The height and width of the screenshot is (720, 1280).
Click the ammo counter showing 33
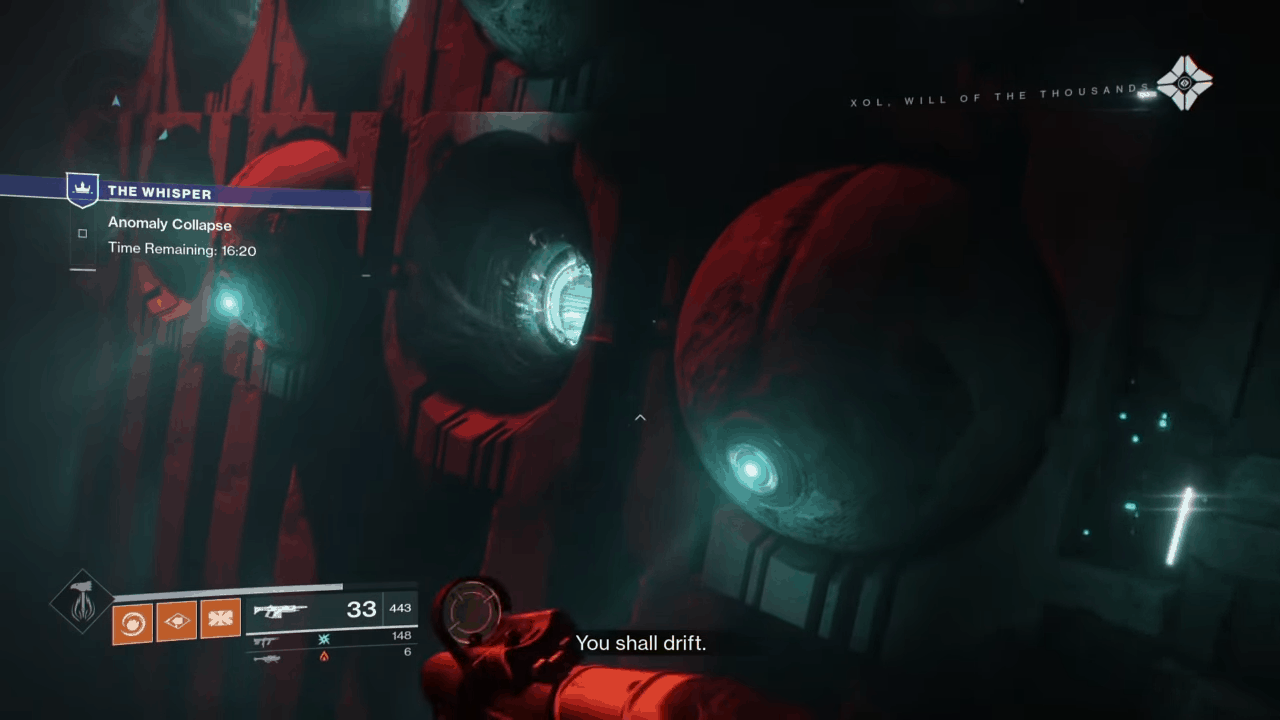pyautogui.click(x=362, y=608)
